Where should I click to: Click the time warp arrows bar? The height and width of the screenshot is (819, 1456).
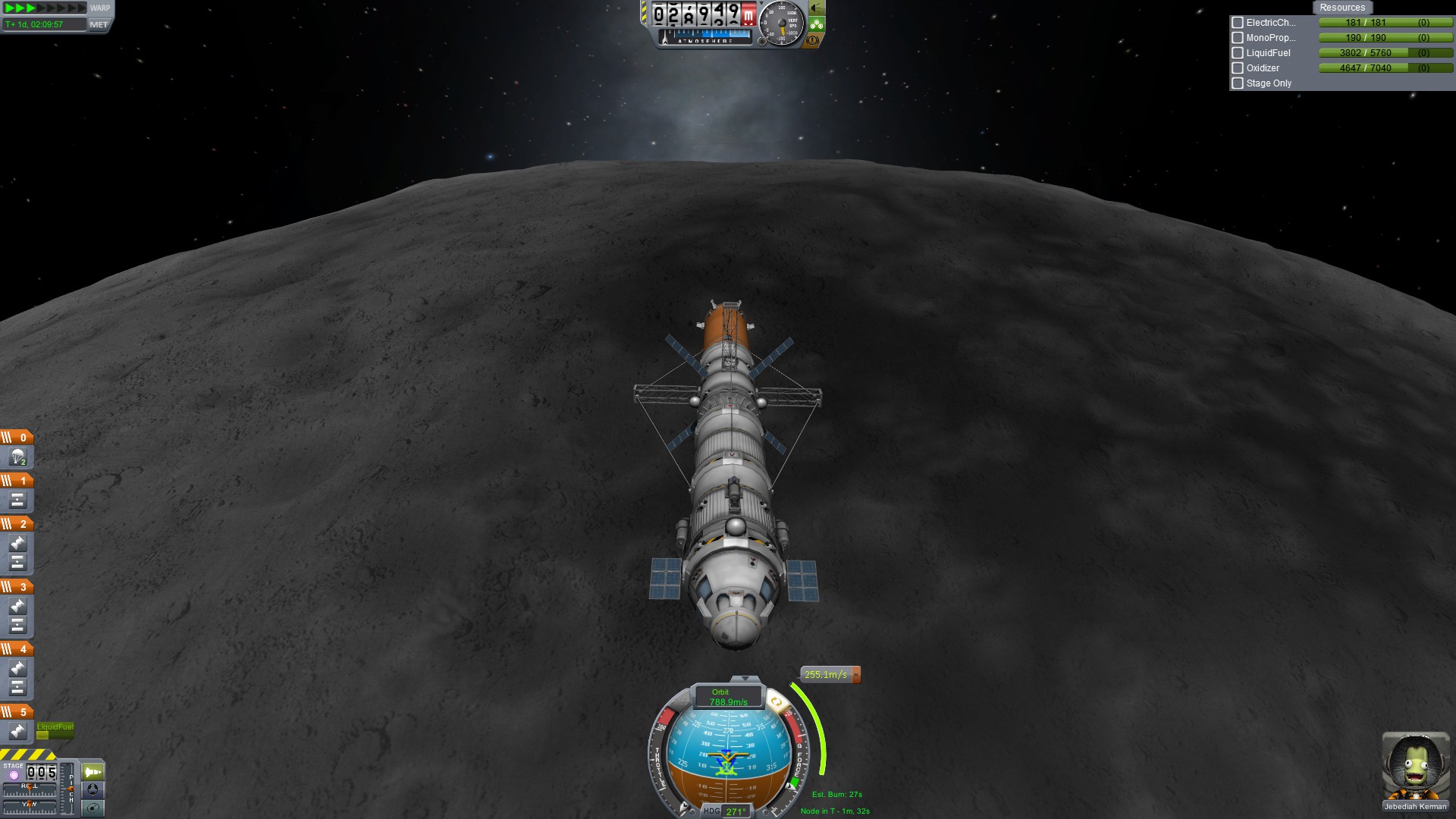[45, 8]
